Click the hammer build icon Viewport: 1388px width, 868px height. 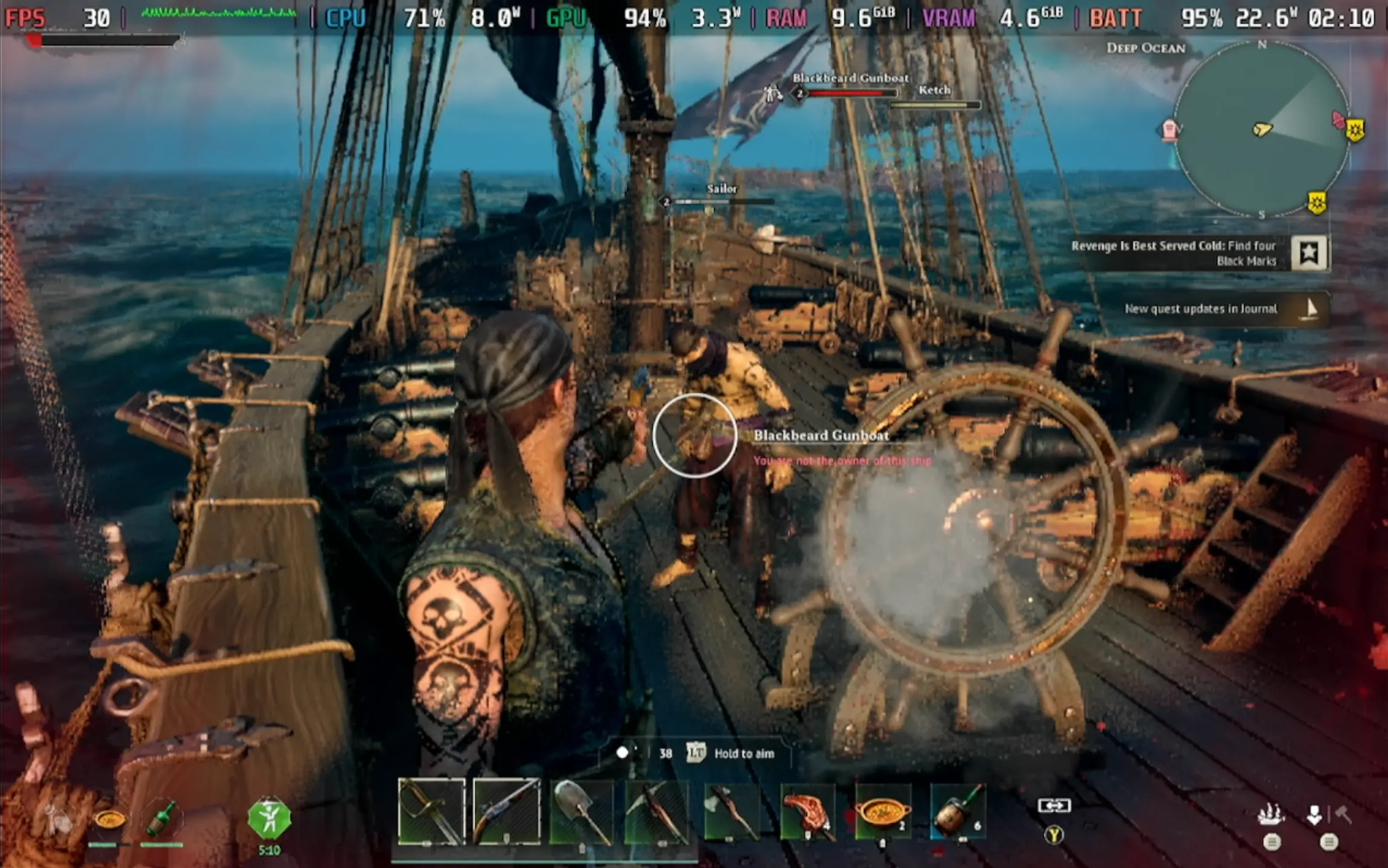[x=1344, y=815]
